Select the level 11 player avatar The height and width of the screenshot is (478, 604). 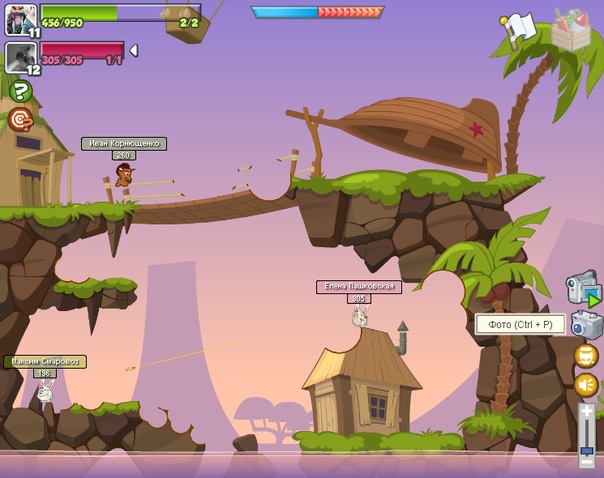[20, 18]
